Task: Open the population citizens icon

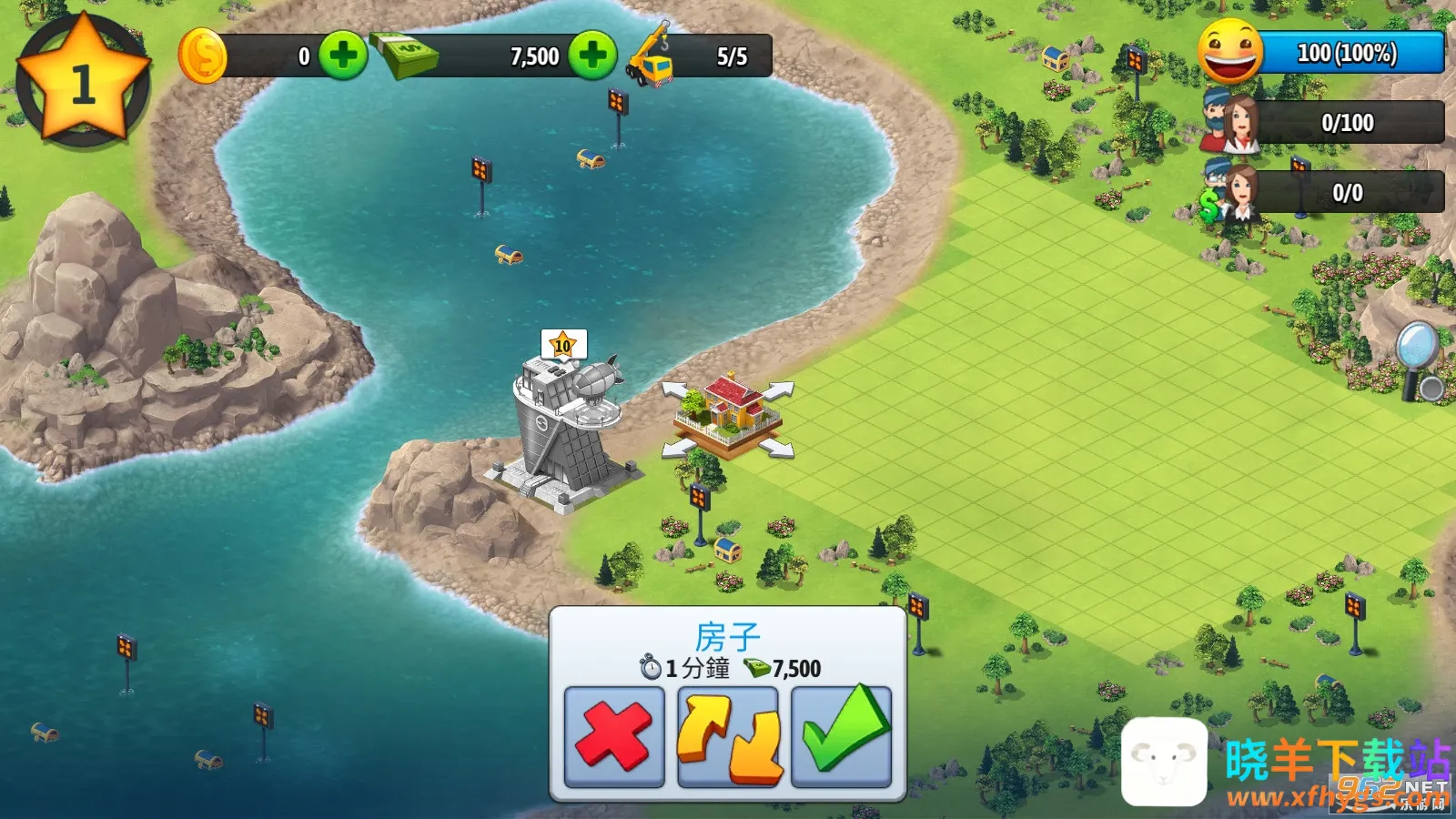Action: 1230,123
